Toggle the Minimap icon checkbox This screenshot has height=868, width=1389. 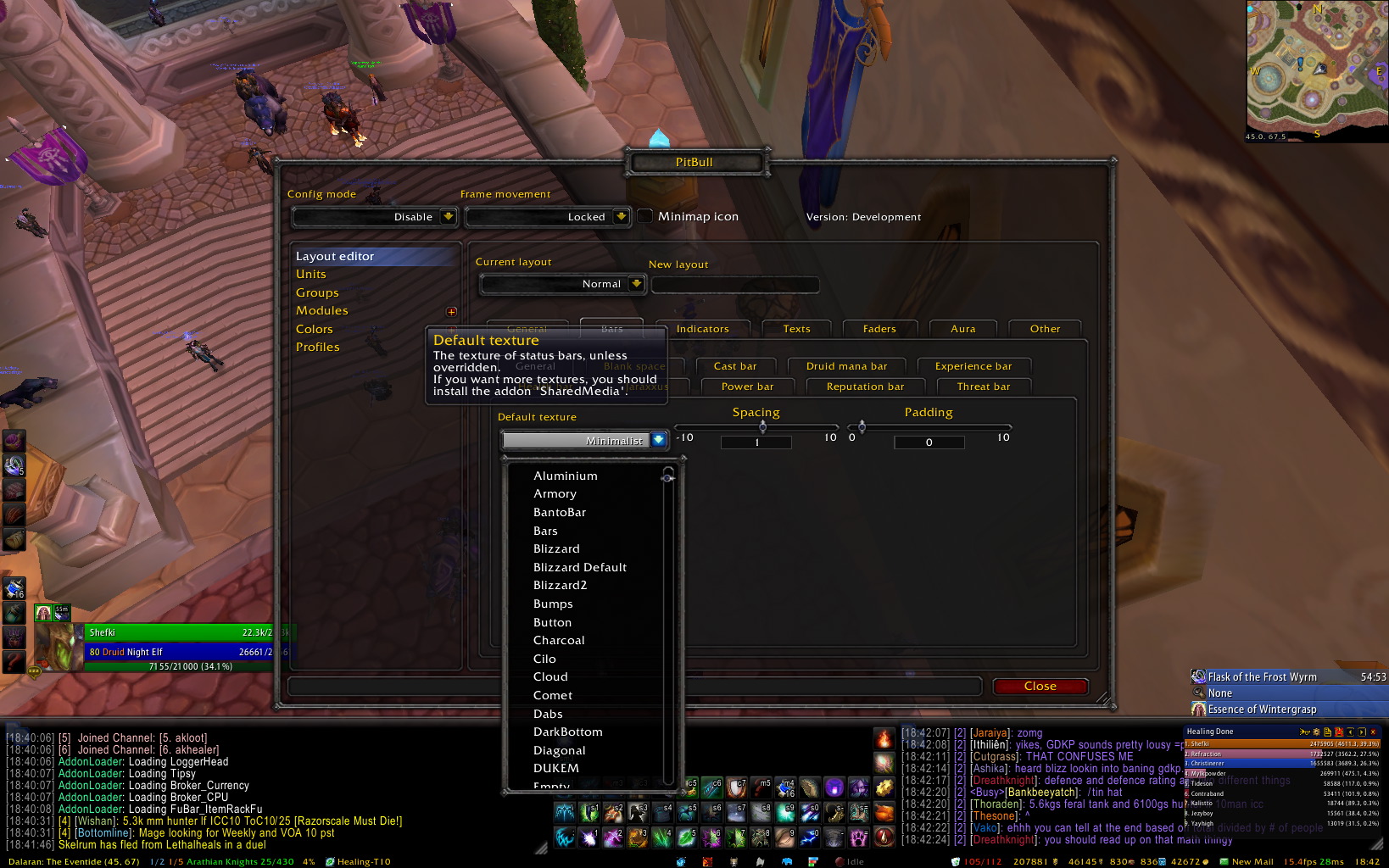point(645,216)
